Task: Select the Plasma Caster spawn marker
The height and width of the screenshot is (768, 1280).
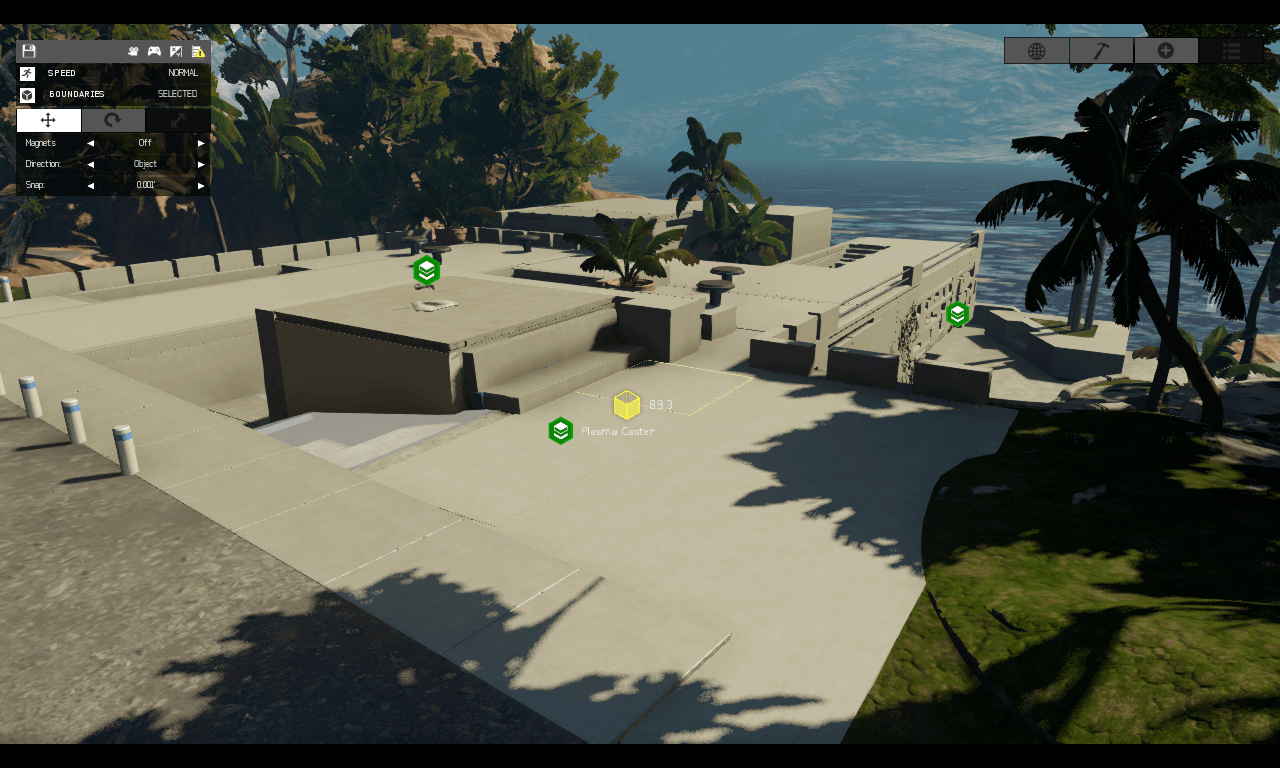Action: pyautogui.click(x=561, y=431)
